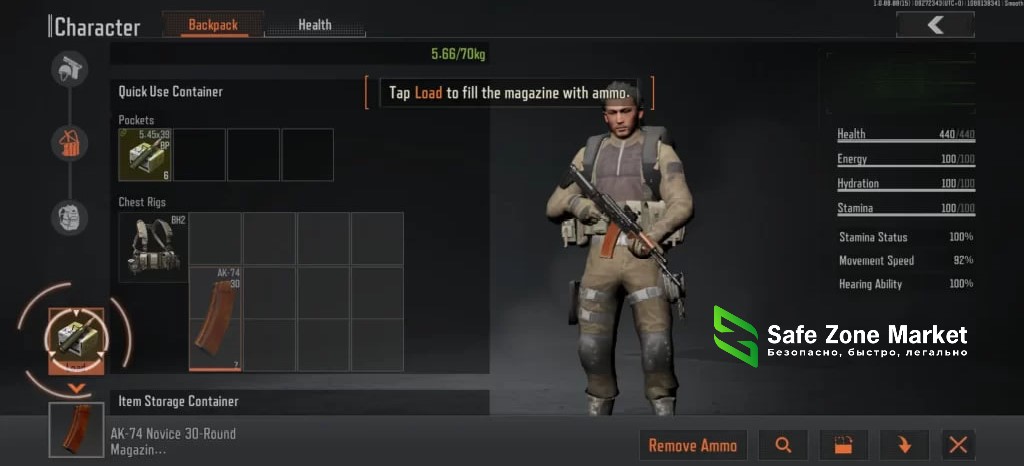Click the box-with-arrow move item button
Image resolution: width=1024 pixels, height=466 pixels.
coord(843,446)
